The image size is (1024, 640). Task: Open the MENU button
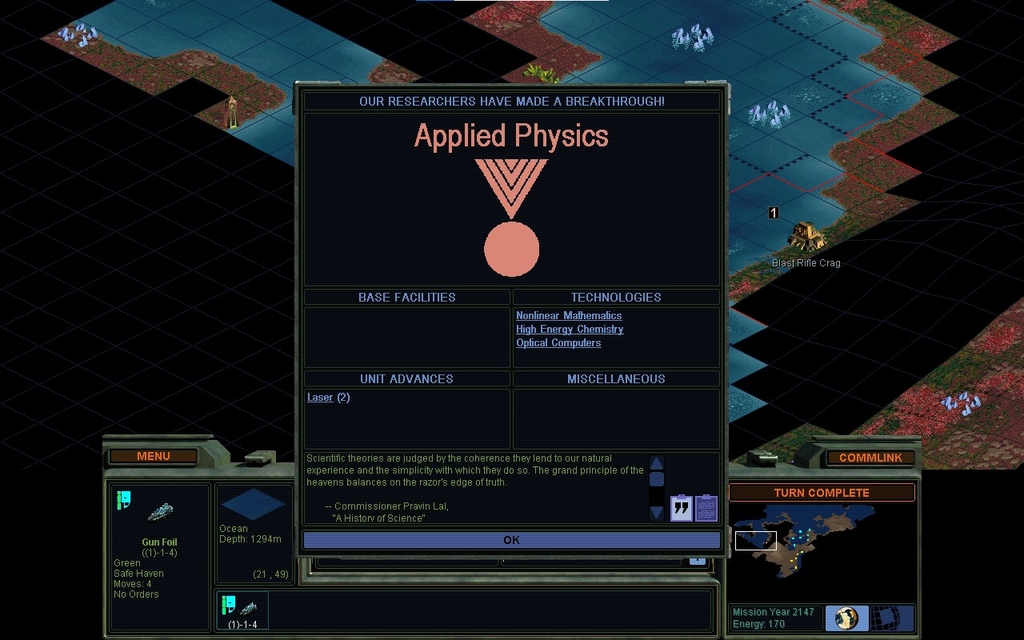pos(153,456)
